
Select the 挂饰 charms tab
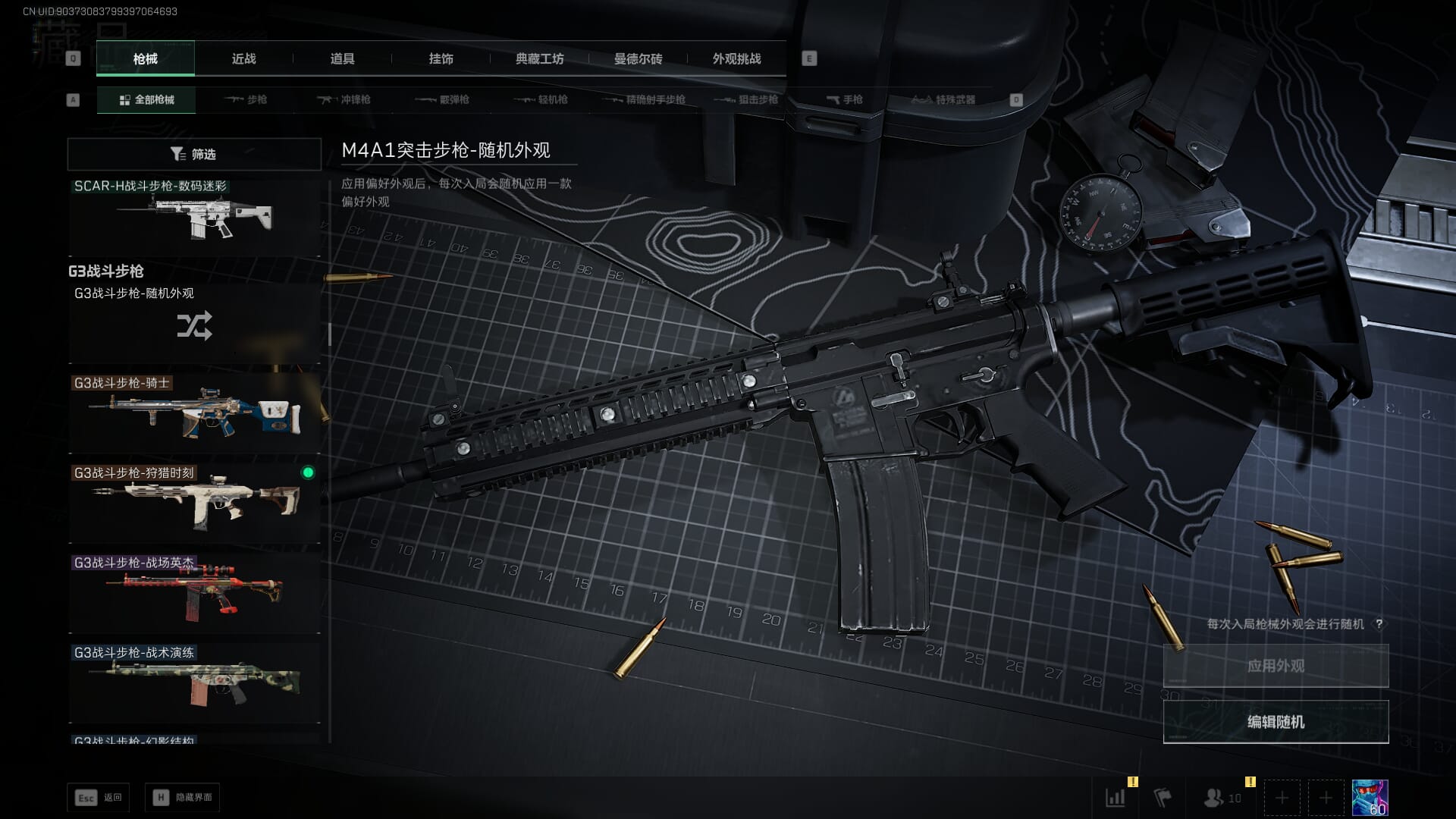pos(441,58)
